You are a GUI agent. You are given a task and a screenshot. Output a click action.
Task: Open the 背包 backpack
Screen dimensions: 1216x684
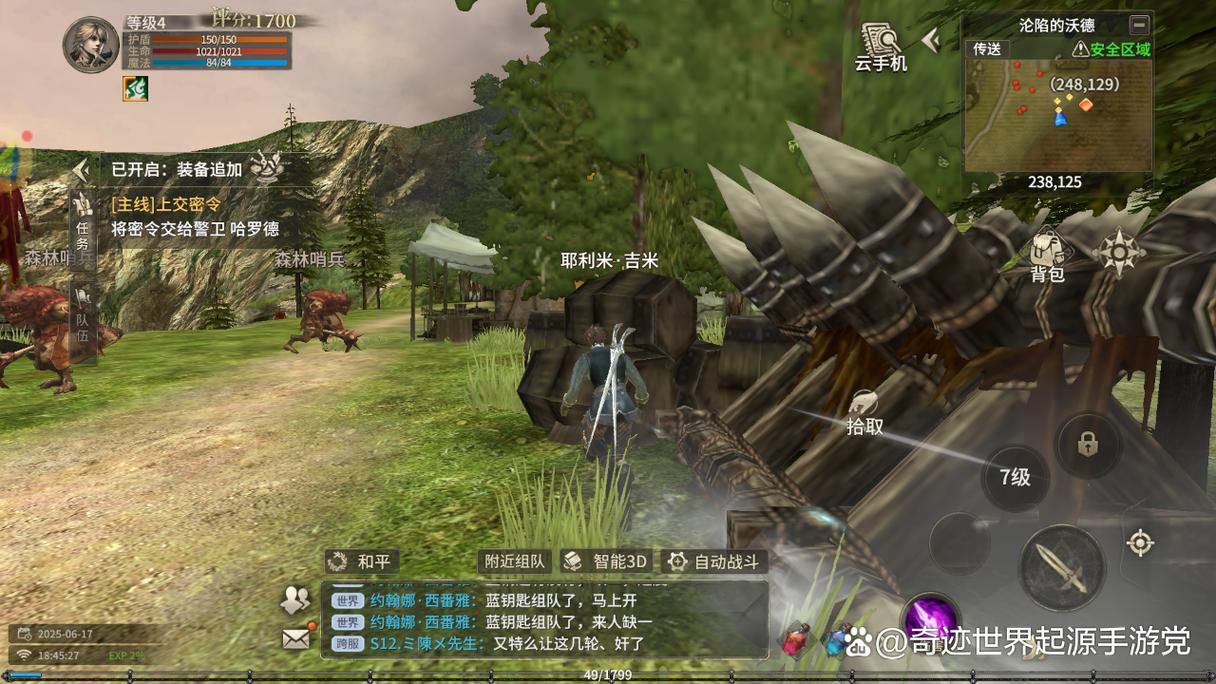click(x=1047, y=255)
